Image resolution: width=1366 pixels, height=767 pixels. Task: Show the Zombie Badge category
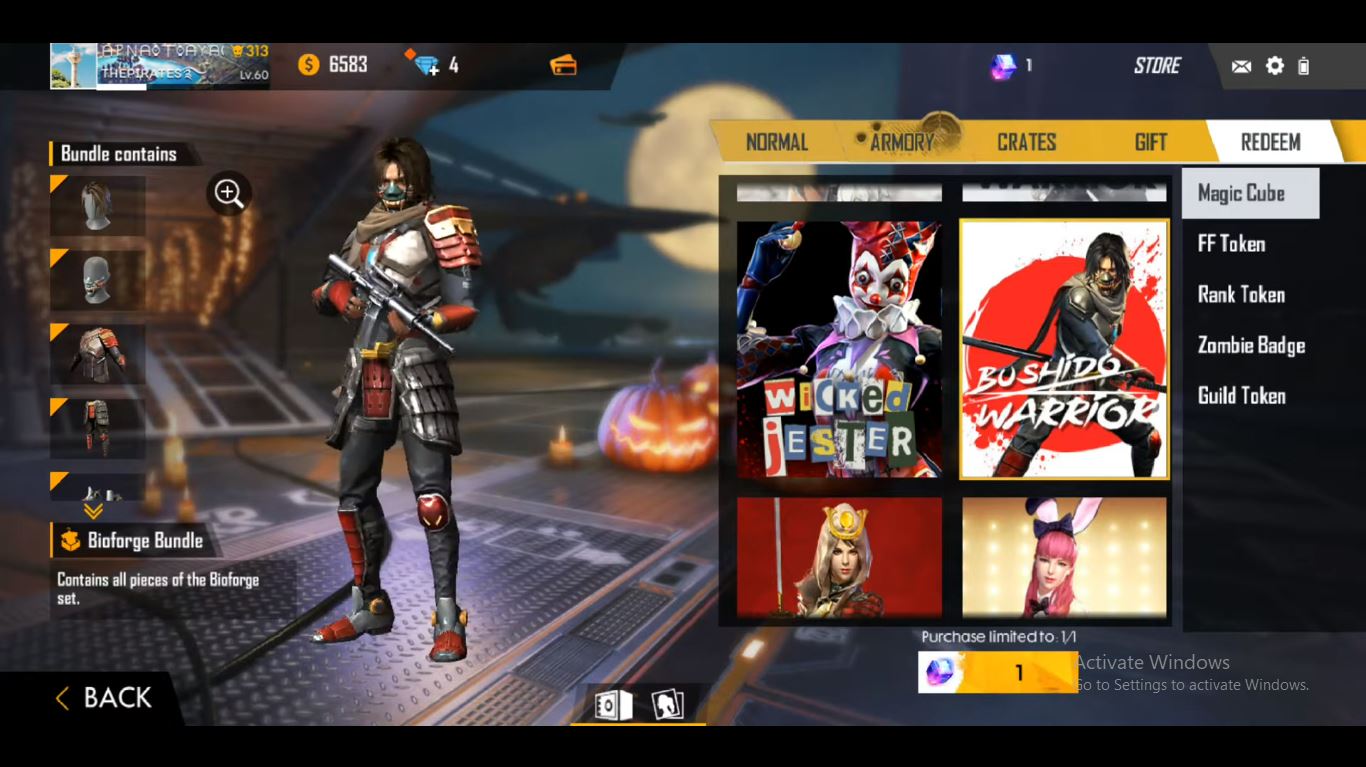click(1251, 345)
